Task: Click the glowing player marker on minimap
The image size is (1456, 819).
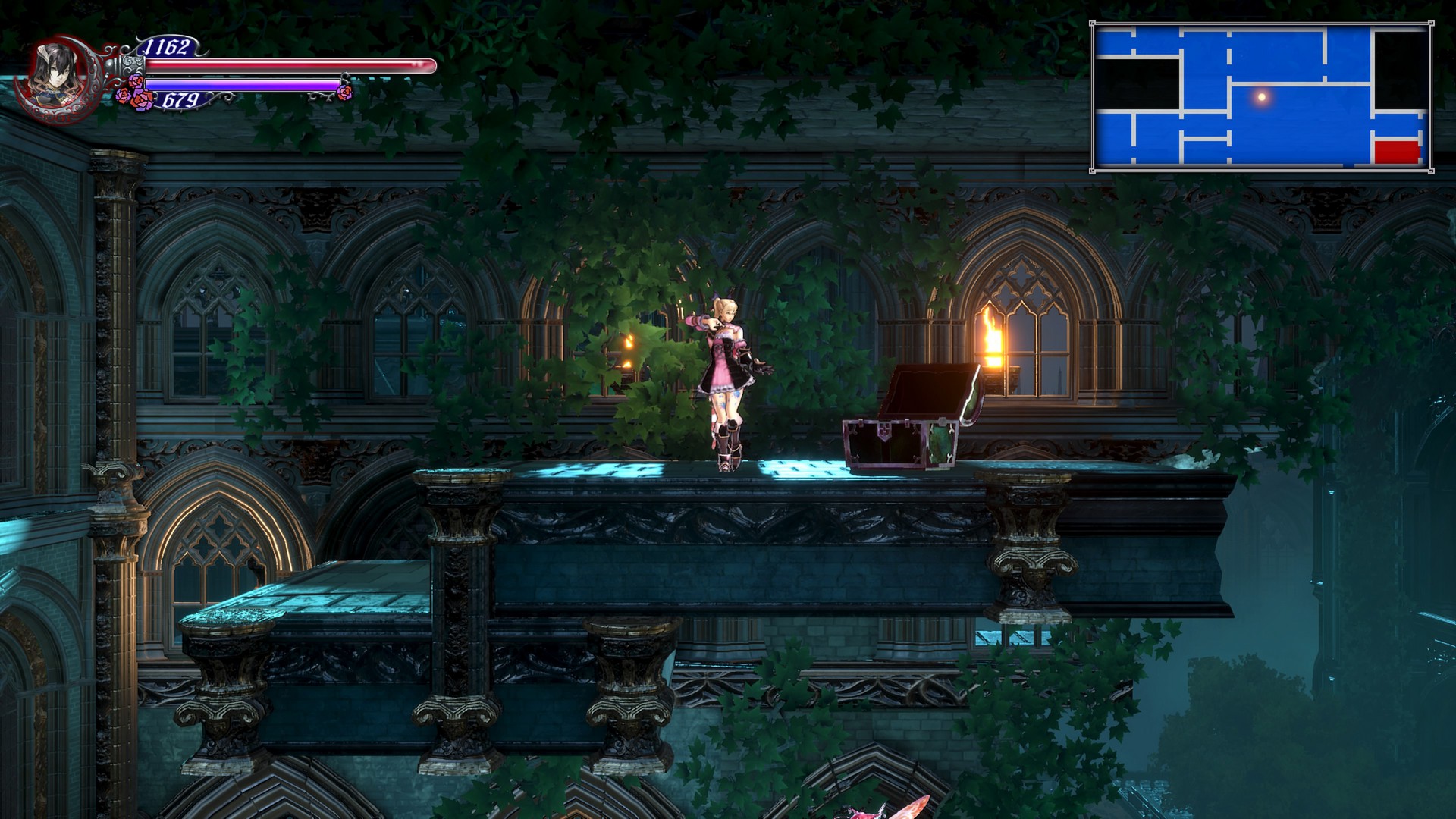Action: (1262, 97)
